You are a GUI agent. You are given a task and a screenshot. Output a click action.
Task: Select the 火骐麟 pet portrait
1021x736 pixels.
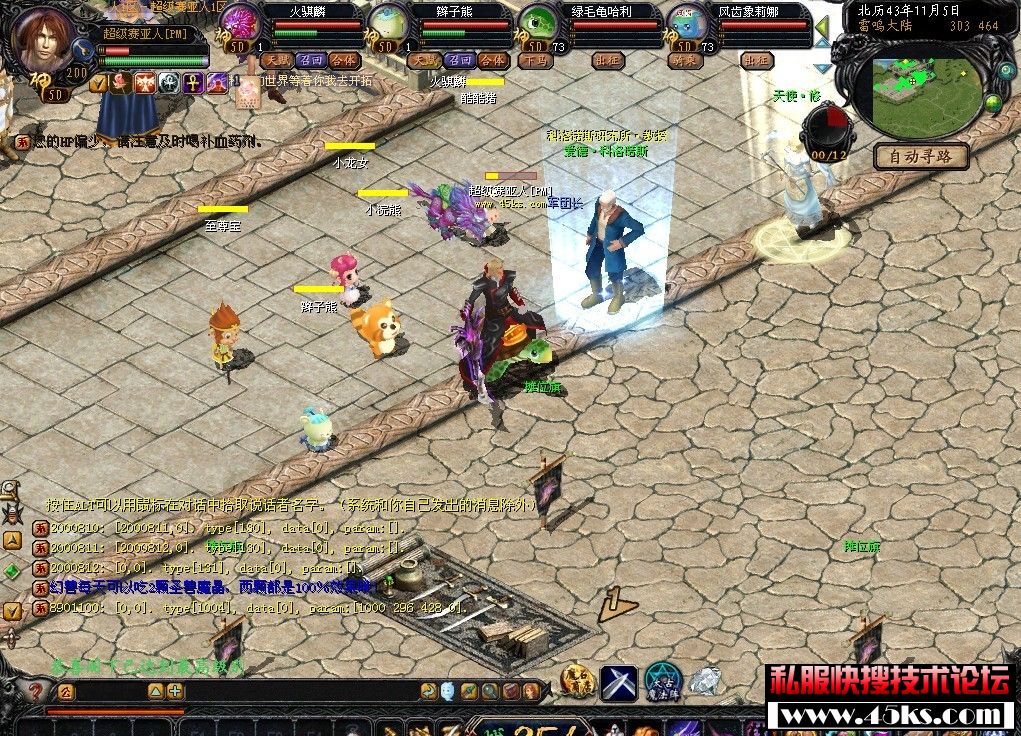(x=239, y=24)
